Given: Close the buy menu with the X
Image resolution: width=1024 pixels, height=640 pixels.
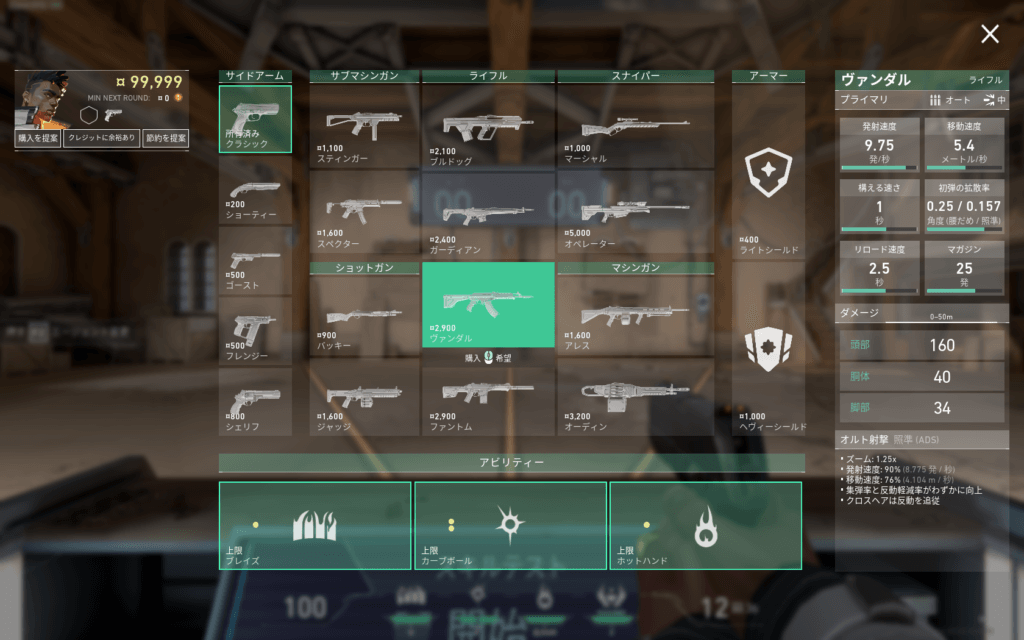Looking at the screenshot, I should tap(989, 34).
